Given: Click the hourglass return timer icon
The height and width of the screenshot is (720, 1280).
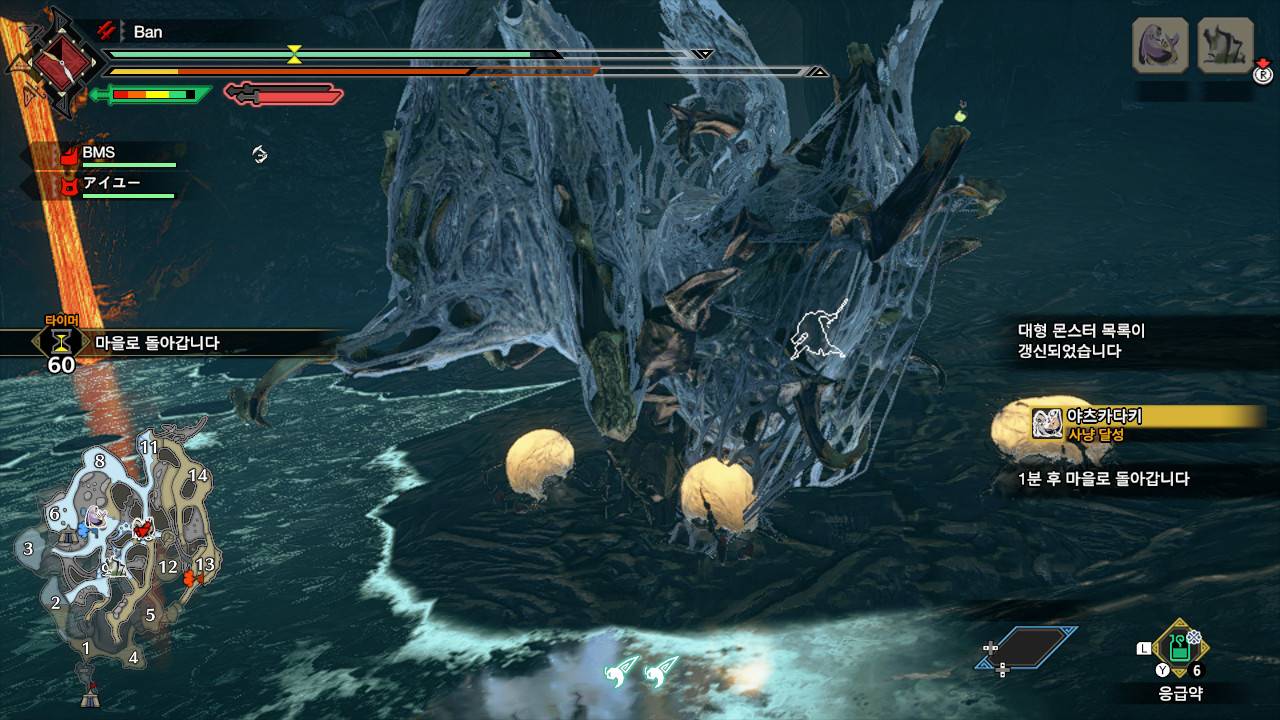Looking at the screenshot, I should pyautogui.click(x=62, y=342).
